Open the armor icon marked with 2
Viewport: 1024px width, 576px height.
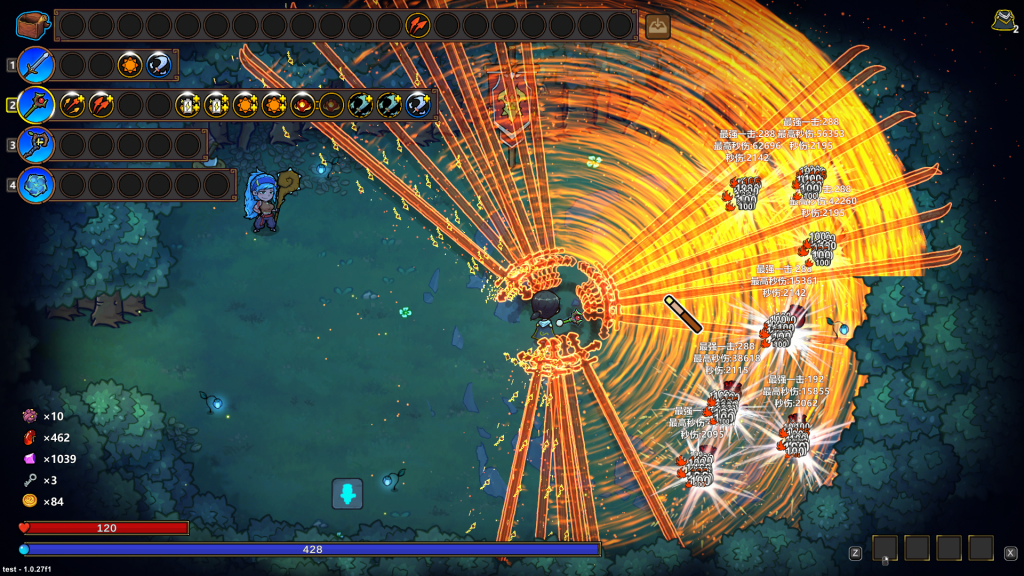pos(1004,20)
